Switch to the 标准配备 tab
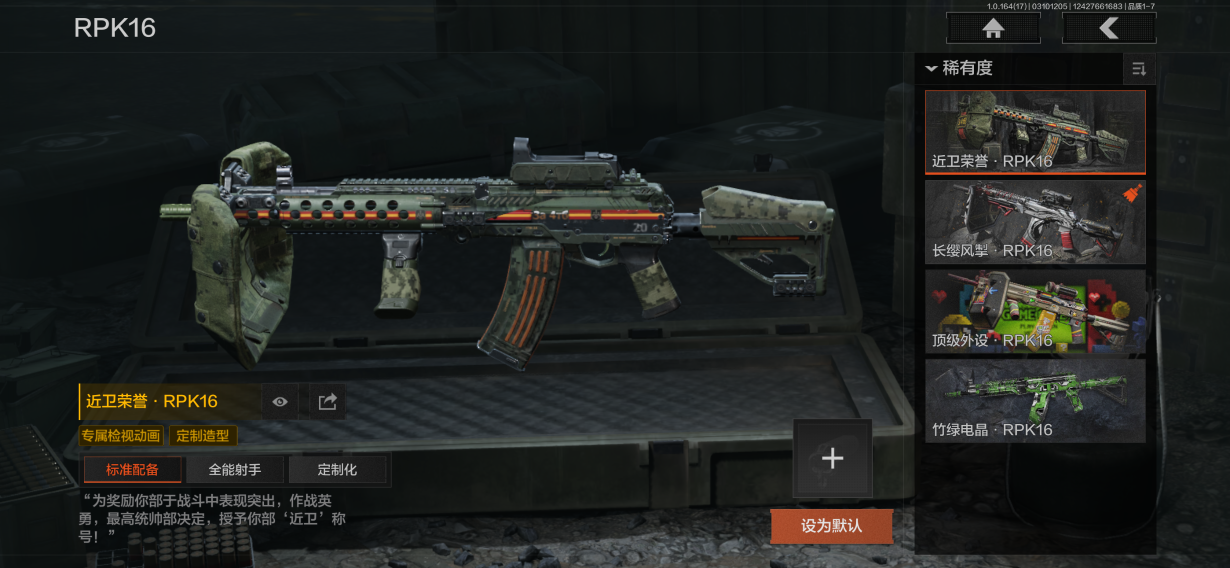The width and height of the screenshot is (1230, 568). click(x=132, y=469)
